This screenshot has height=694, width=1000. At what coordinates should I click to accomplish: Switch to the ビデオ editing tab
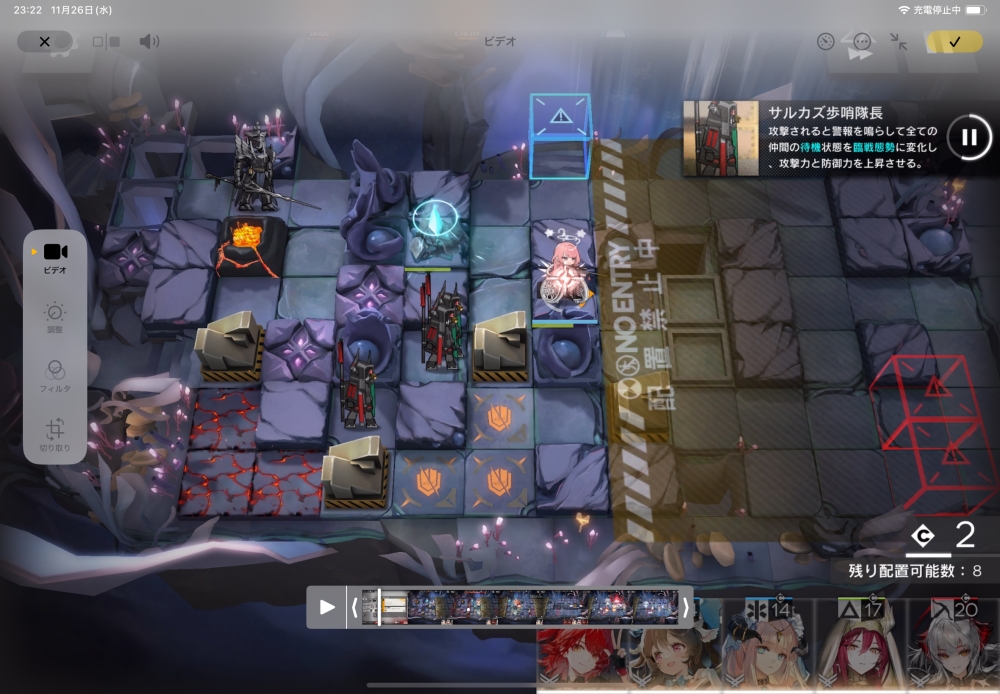coord(55,258)
